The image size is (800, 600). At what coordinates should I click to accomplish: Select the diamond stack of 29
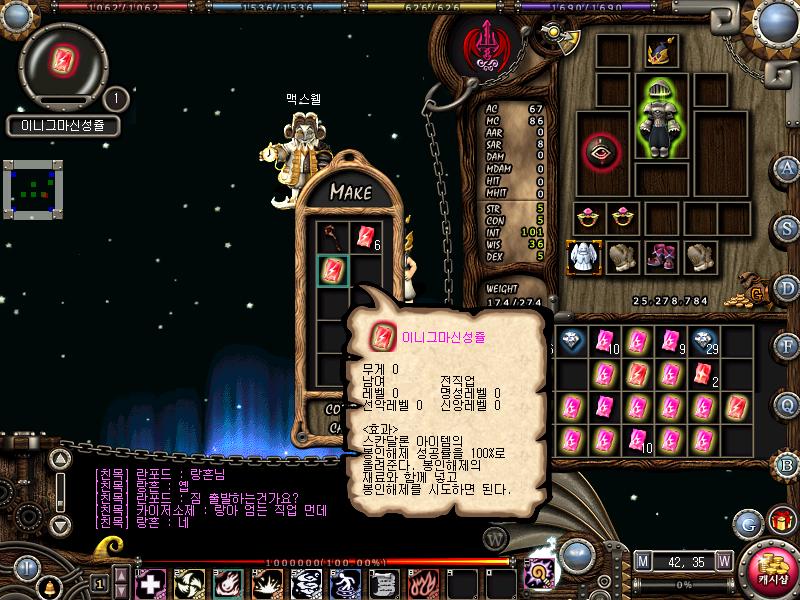(705, 341)
